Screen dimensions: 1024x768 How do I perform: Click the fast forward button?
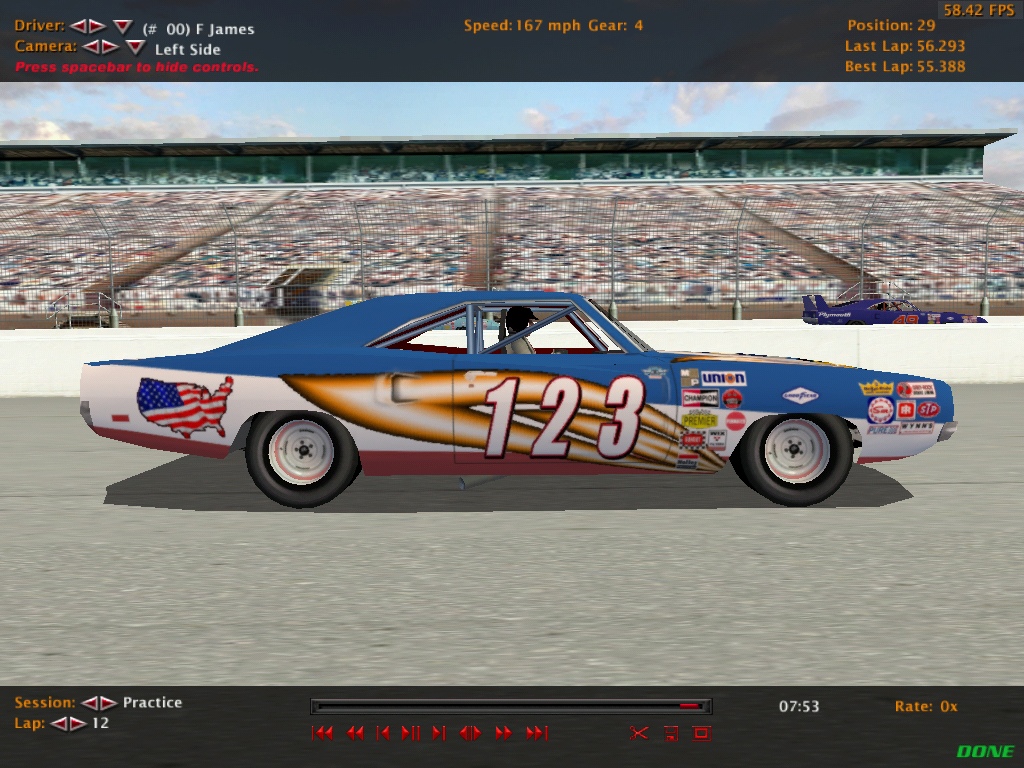(503, 733)
